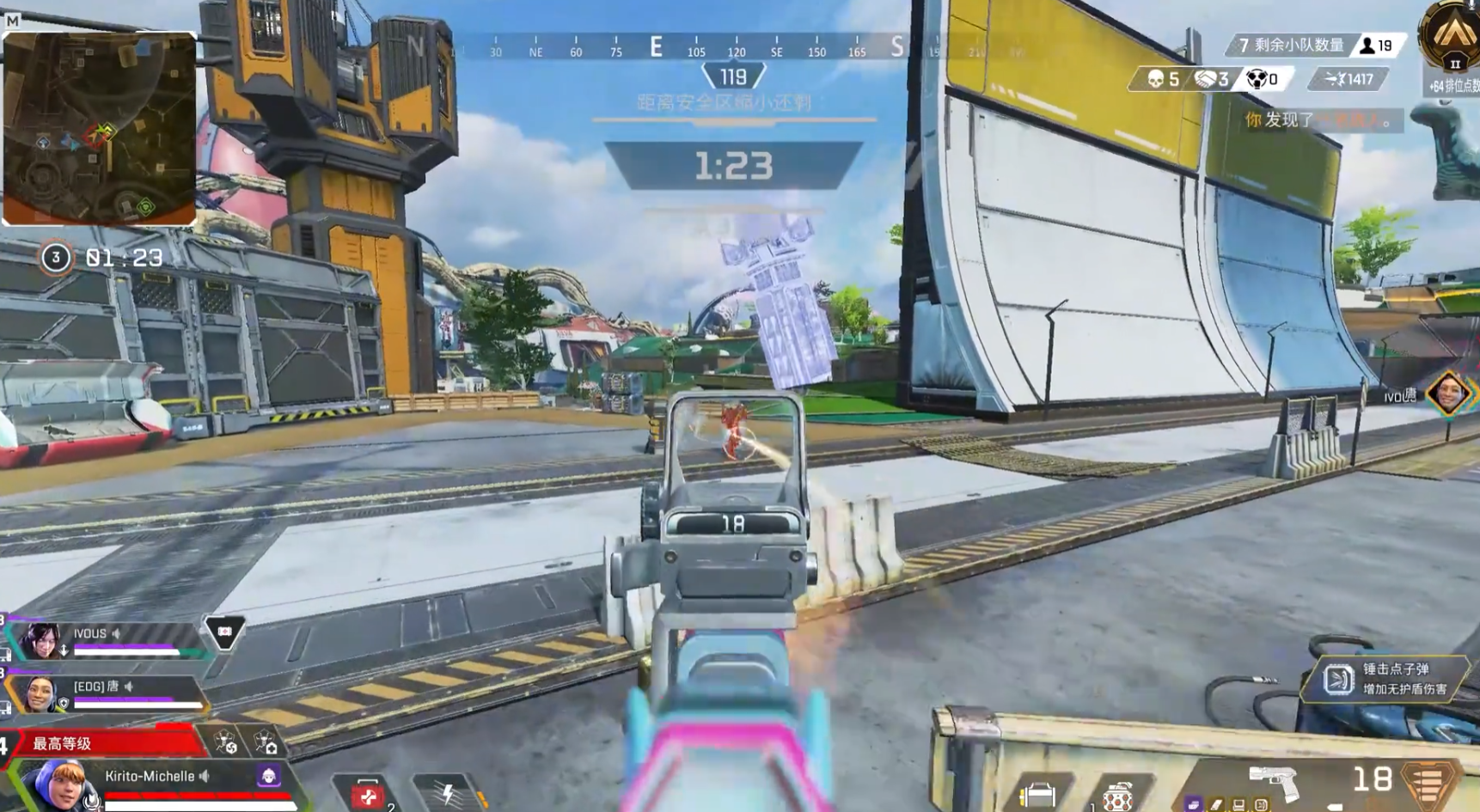Activate the lightning bolt tactical ability
Screen dimensions: 1480x812
point(447,795)
